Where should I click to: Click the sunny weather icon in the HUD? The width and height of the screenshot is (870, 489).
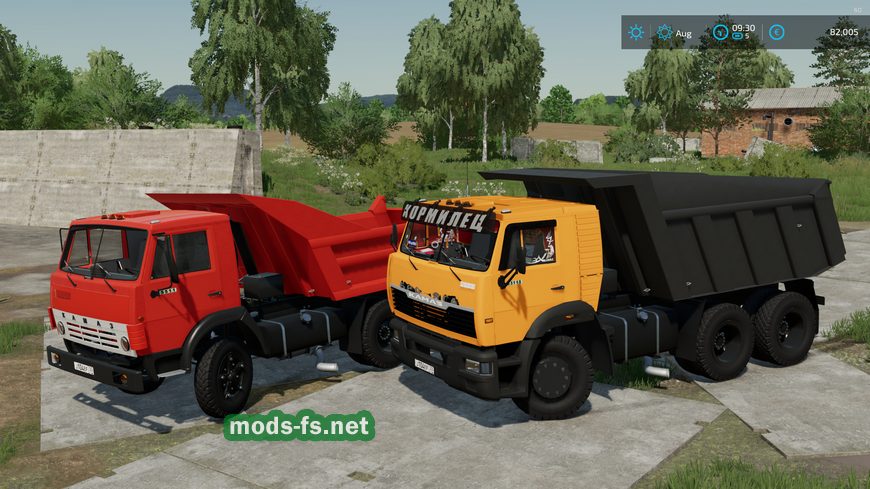coord(636,32)
